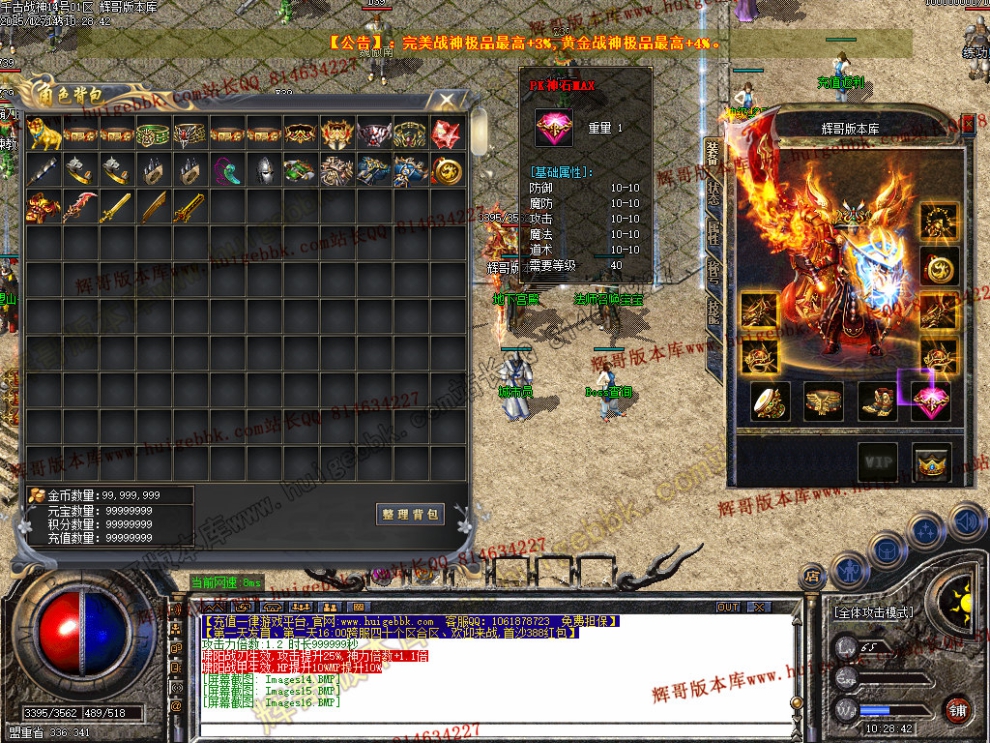
Task: Choose the silver knight helmet in backpack
Action: click(263, 170)
